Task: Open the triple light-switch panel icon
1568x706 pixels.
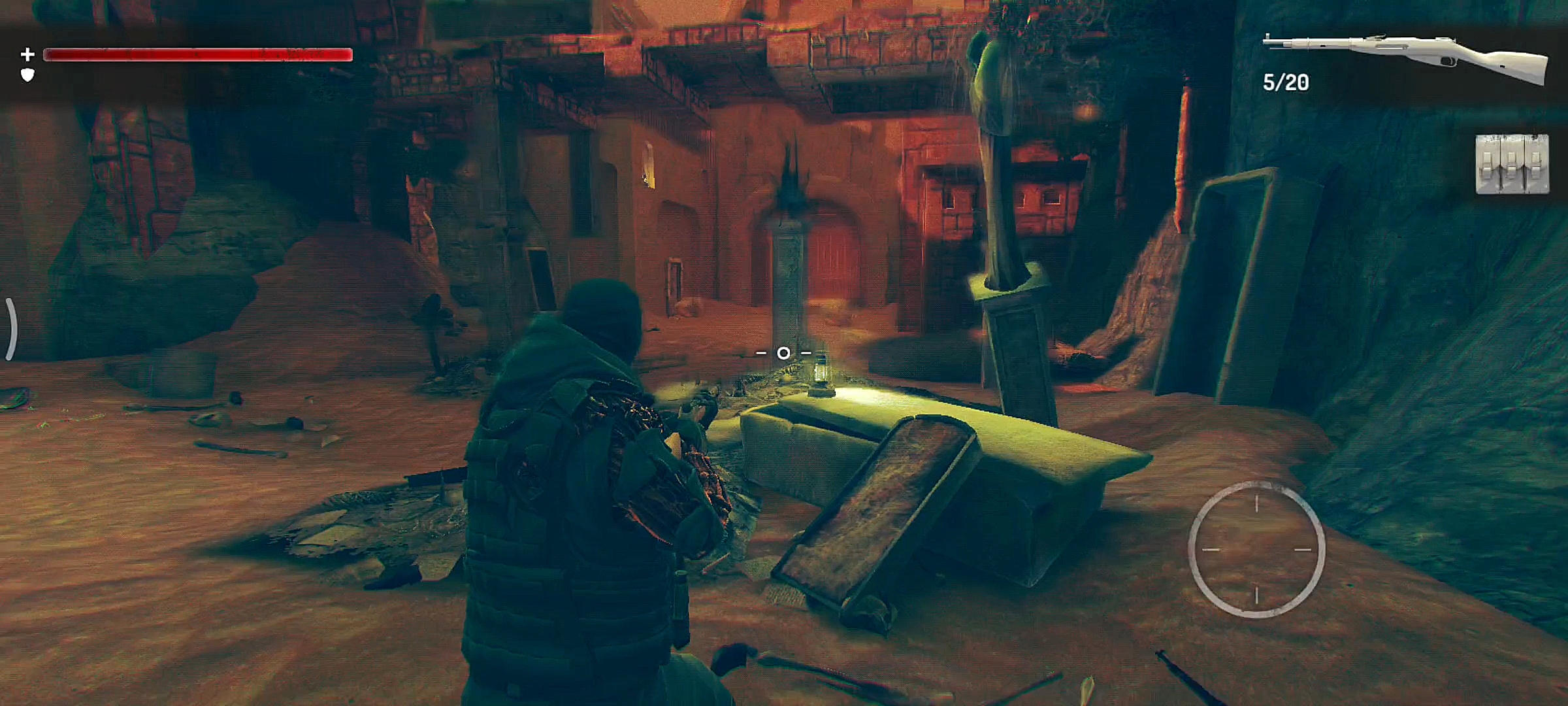Action: tap(1512, 163)
